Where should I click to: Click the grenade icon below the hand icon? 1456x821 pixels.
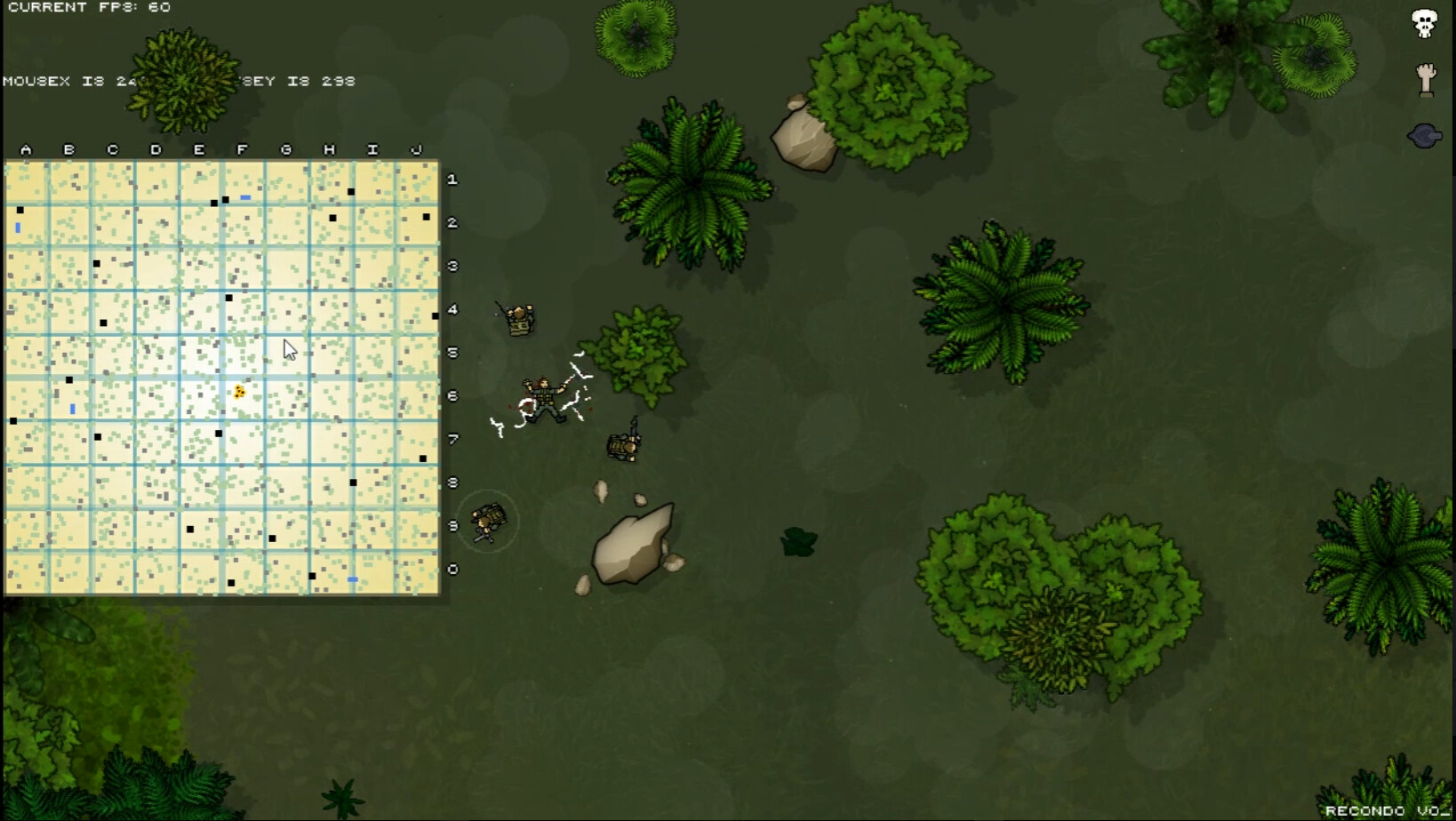[1424, 135]
